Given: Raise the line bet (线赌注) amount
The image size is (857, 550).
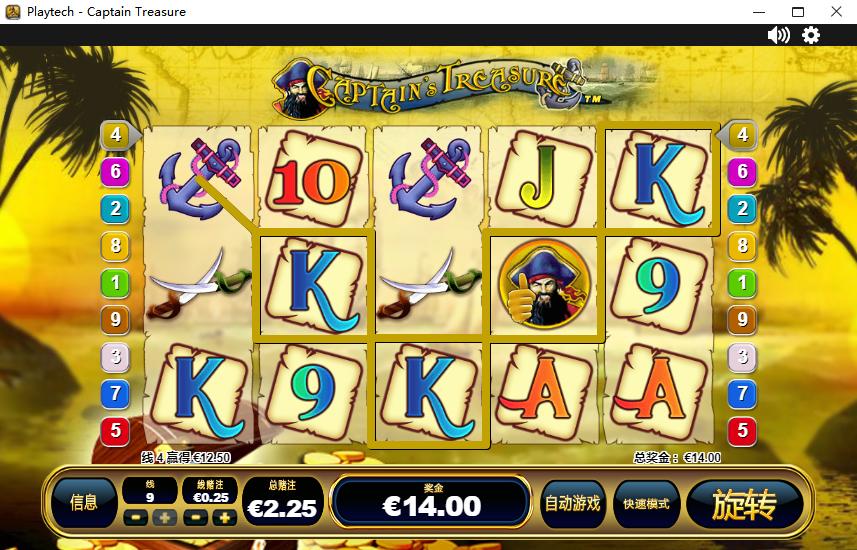Looking at the screenshot, I should (225, 518).
